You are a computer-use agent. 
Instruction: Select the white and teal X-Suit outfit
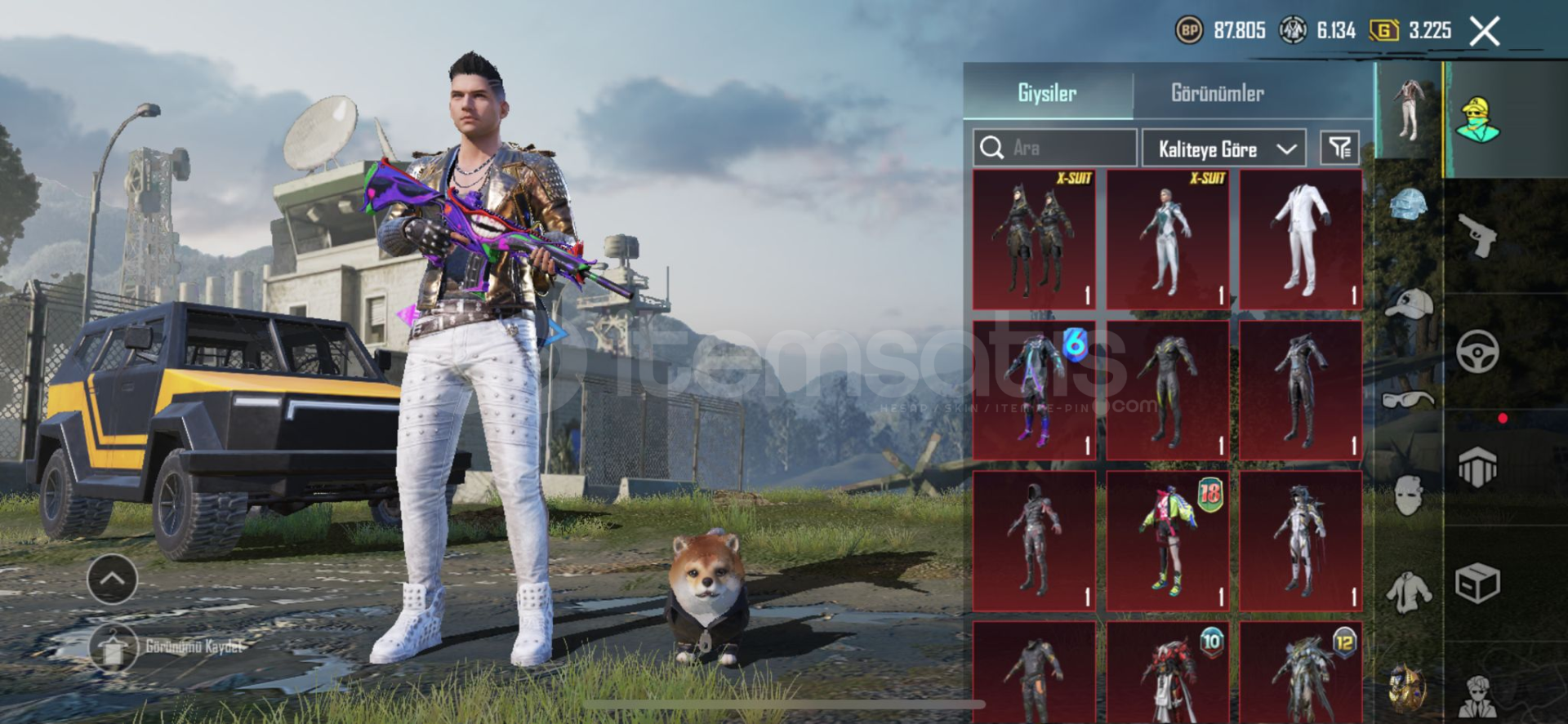(x=1167, y=239)
